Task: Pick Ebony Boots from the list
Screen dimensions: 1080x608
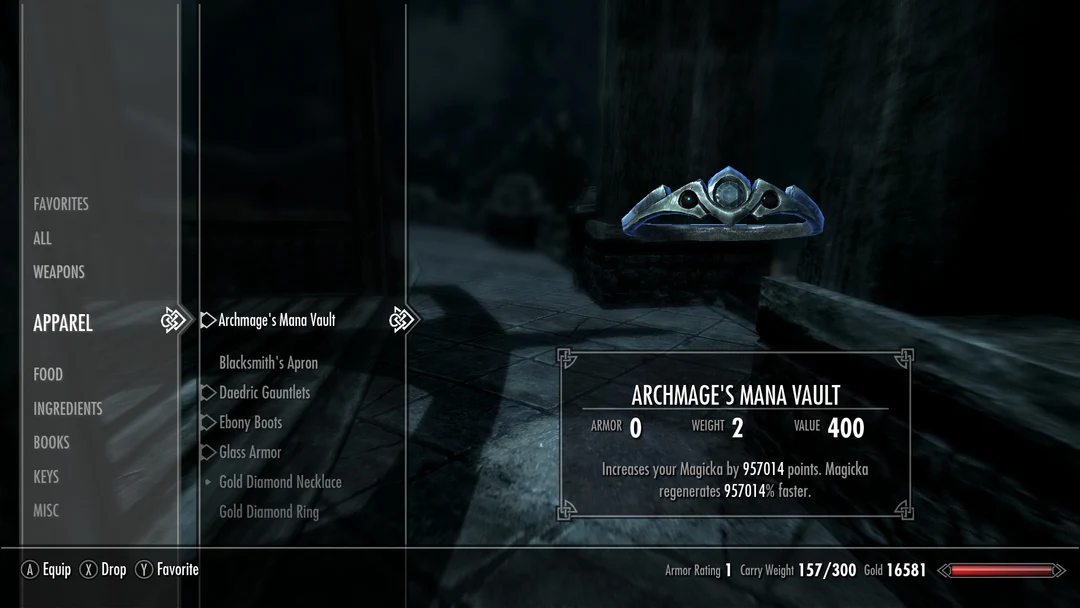Action: (x=251, y=423)
